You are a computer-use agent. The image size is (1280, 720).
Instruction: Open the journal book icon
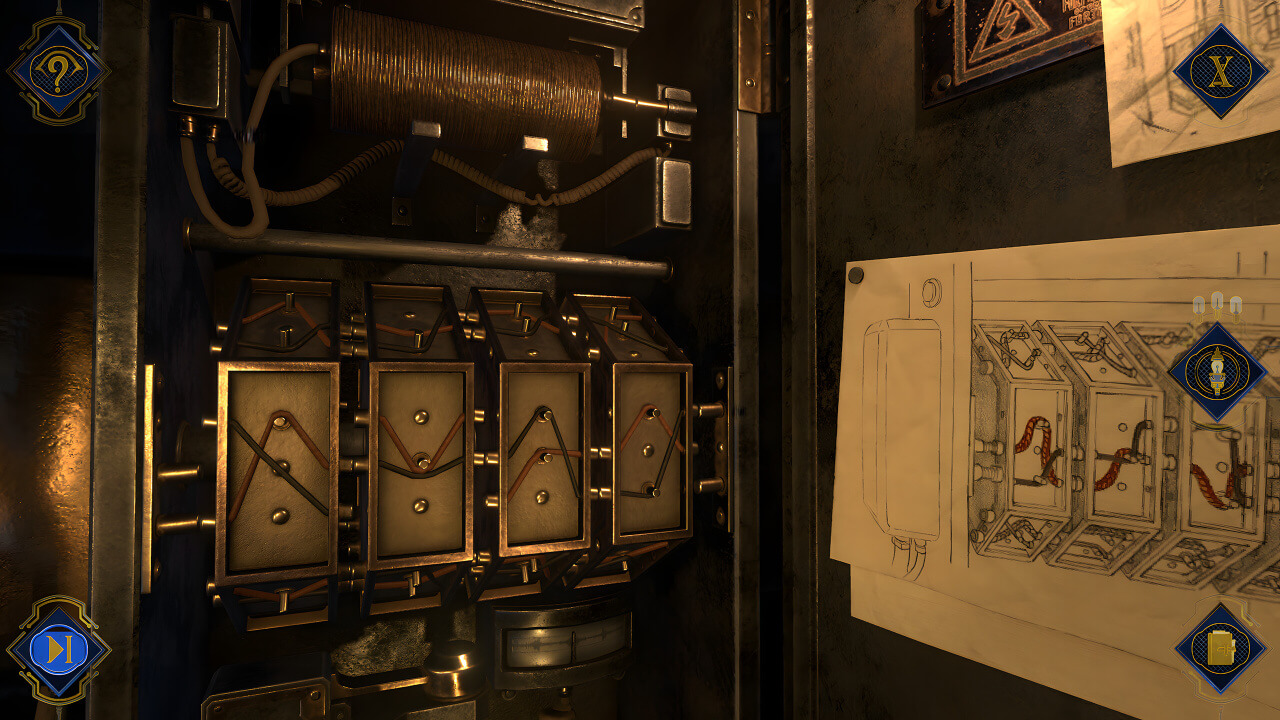coord(1220,649)
